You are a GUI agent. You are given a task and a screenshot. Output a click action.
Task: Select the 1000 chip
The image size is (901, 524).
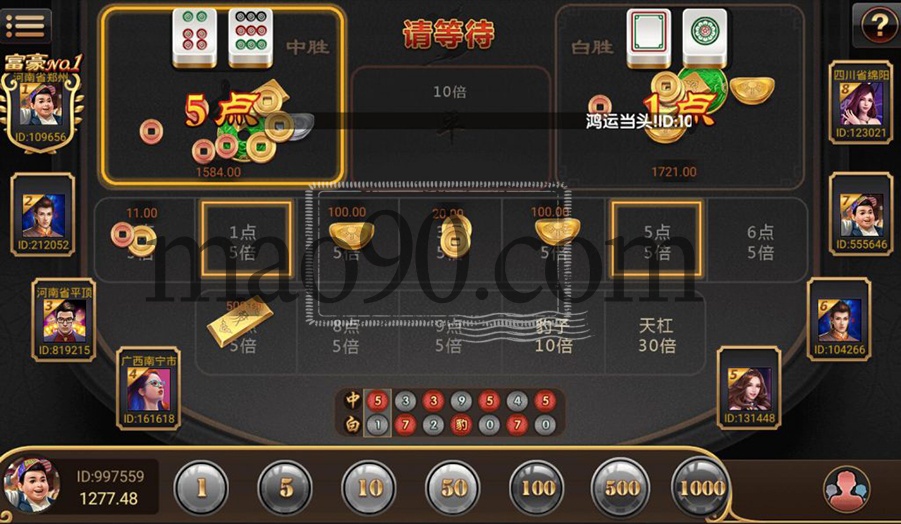tap(700, 489)
